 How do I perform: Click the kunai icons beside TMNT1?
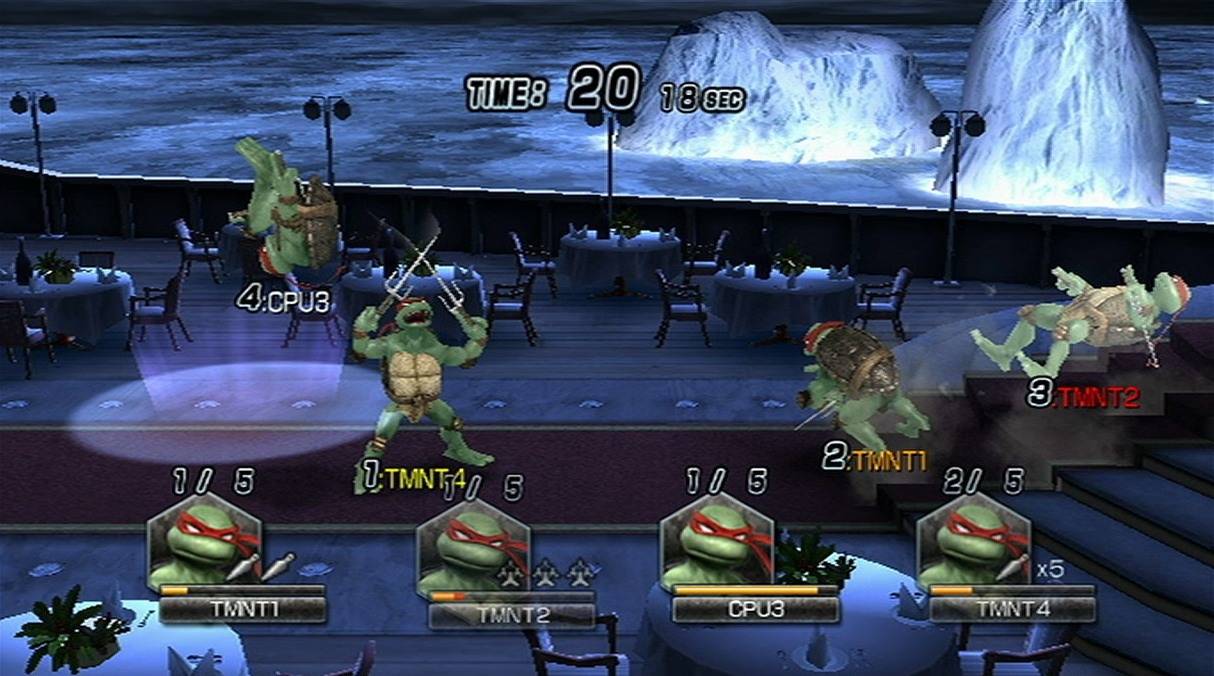pyautogui.click(x=261, y=566)
